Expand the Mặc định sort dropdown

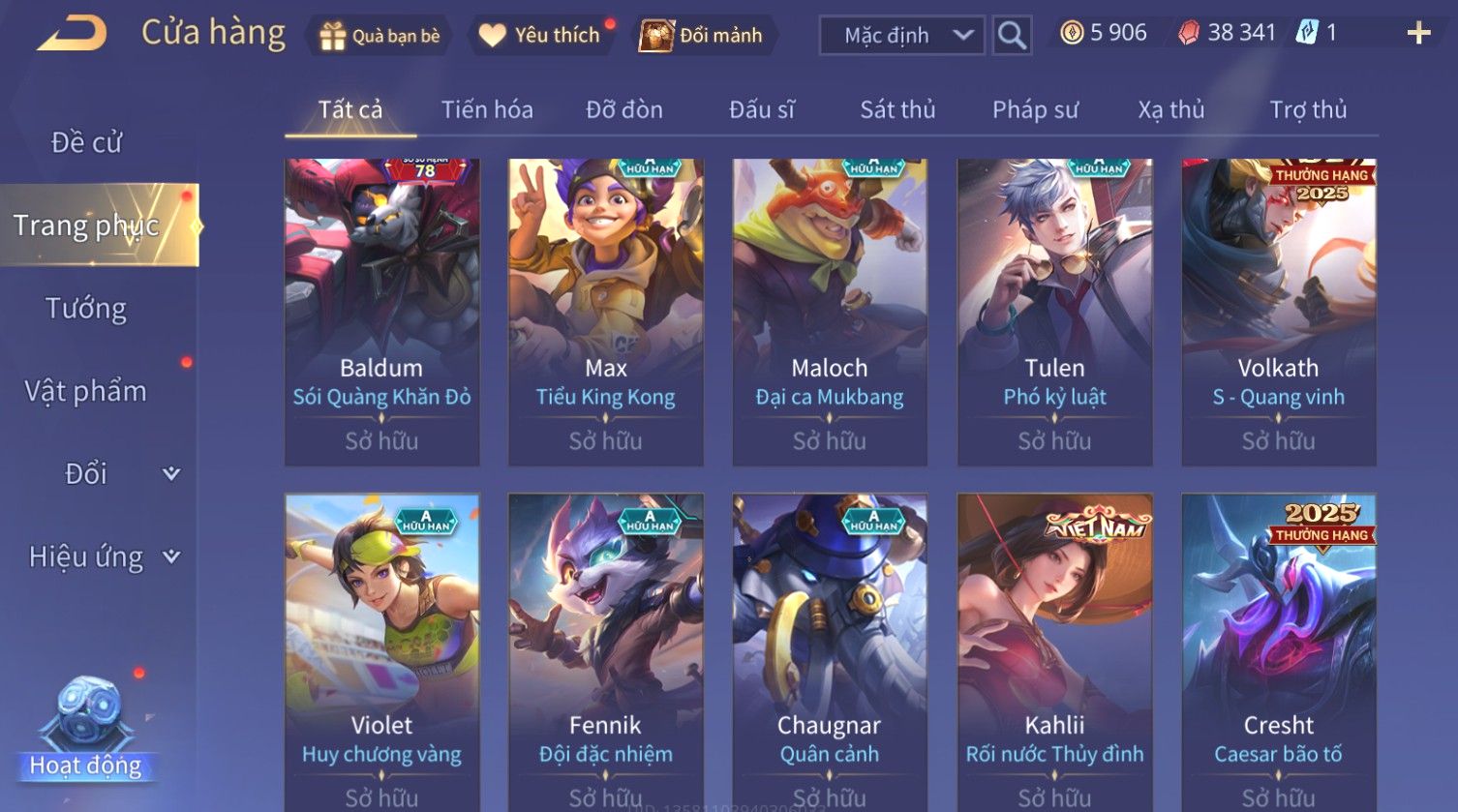pos(901,36)
